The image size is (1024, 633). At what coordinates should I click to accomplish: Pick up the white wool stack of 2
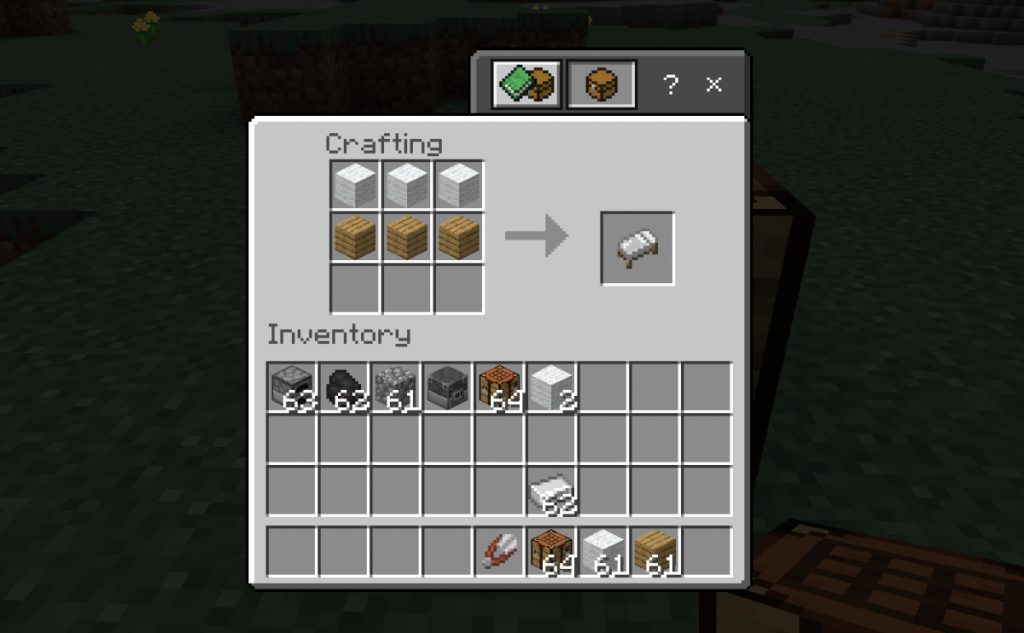(552, 387)
